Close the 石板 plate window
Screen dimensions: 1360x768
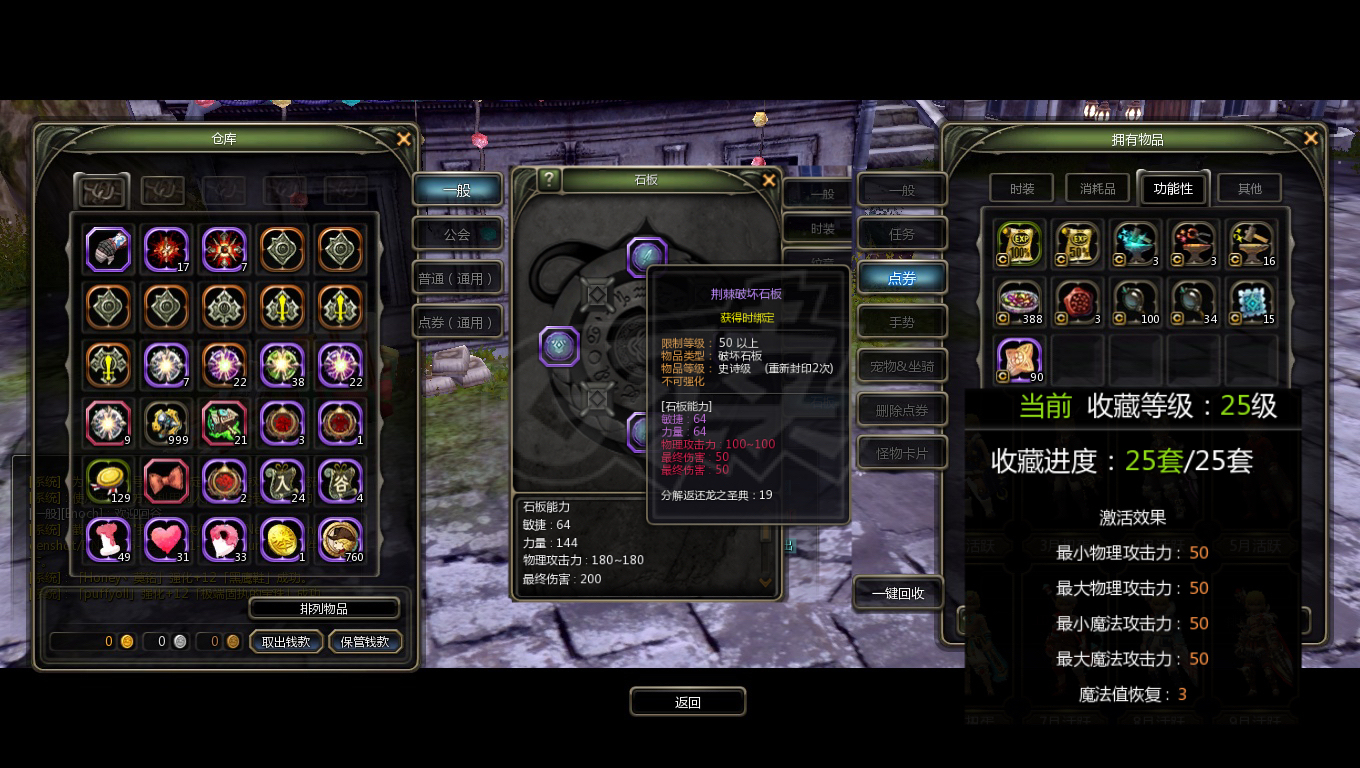(x=768, y=180)
